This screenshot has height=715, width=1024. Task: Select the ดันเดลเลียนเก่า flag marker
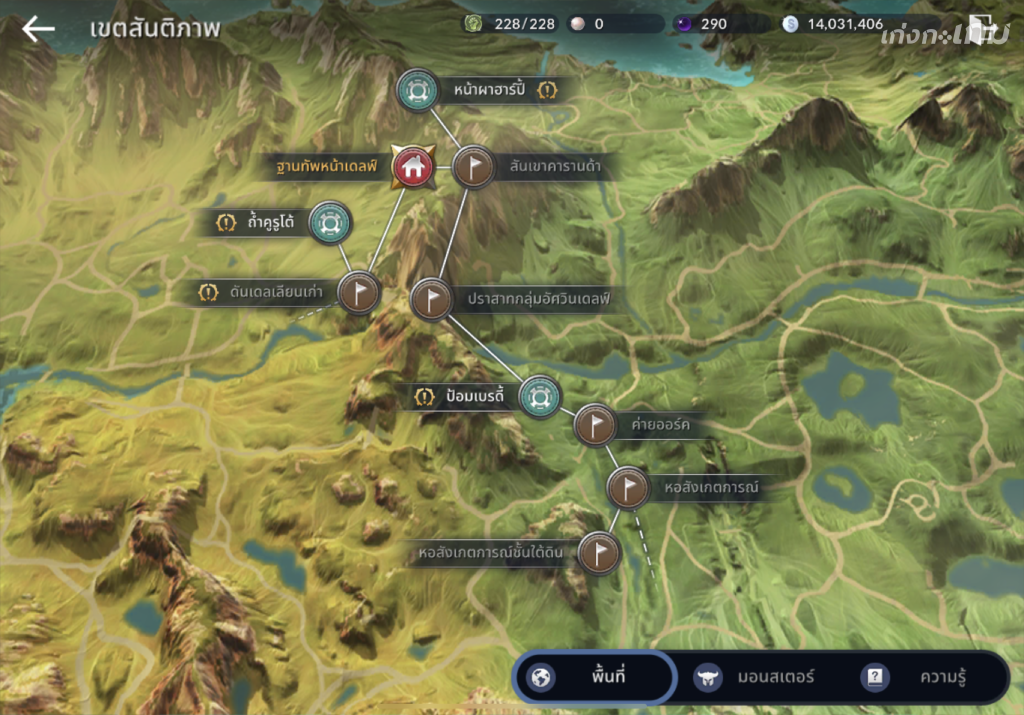[x=359, y=292]
